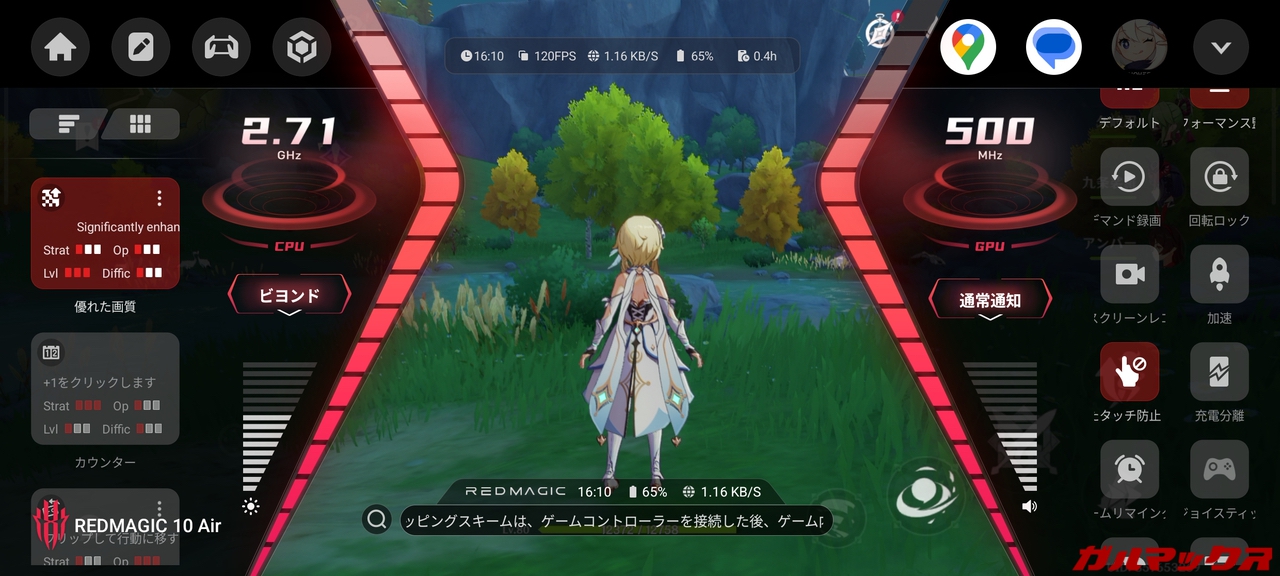The width and height of the screenshot is (1280, 576).
Task: Enable 充電分離 charge separation
Action: [x=1219, y=372]
